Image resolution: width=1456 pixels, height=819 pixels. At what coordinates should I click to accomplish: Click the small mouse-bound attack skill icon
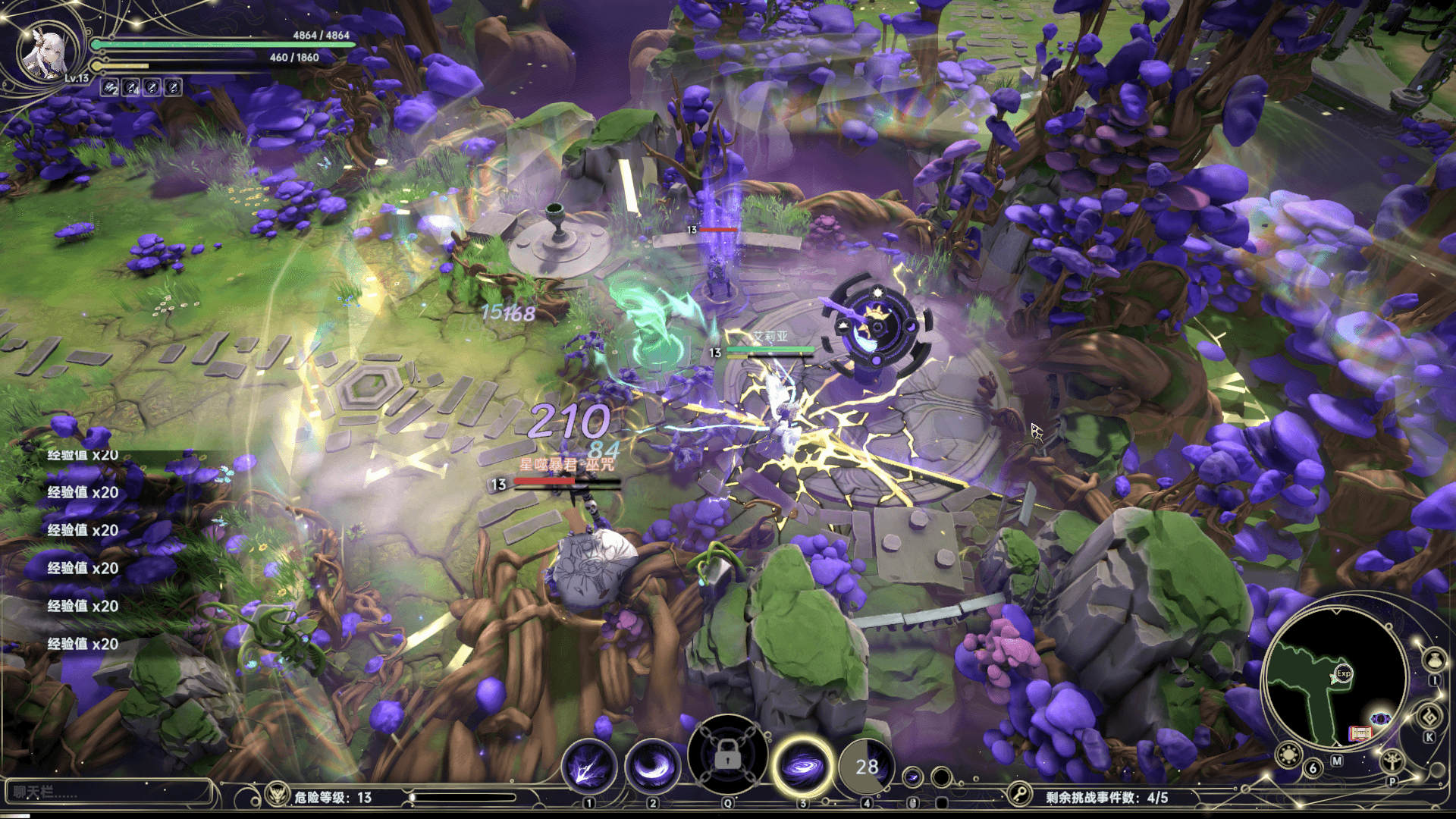[x=913, y=777]
